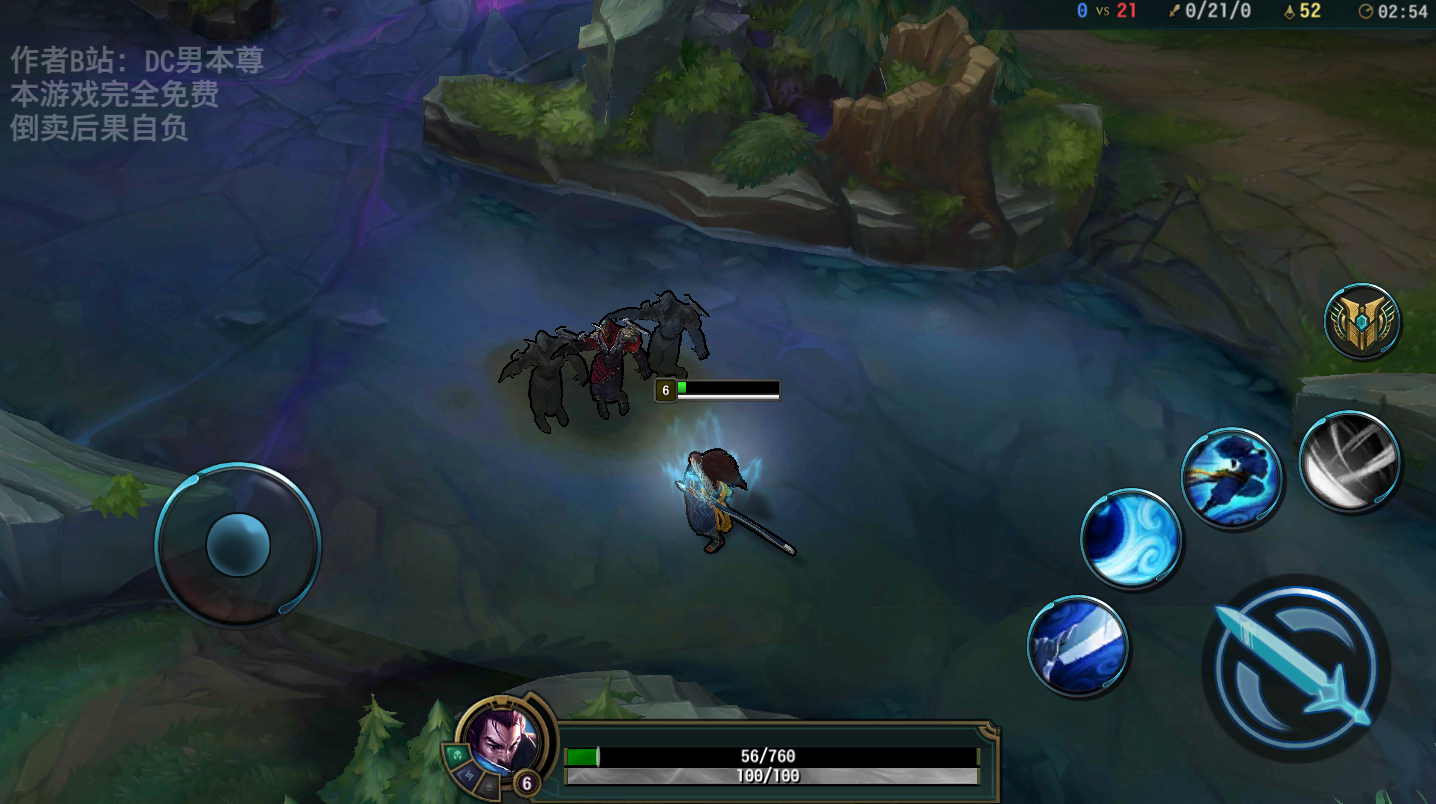Click the blue spiral icon beside portrait
Screen dimensions: 1436x804
pos(468,777)
